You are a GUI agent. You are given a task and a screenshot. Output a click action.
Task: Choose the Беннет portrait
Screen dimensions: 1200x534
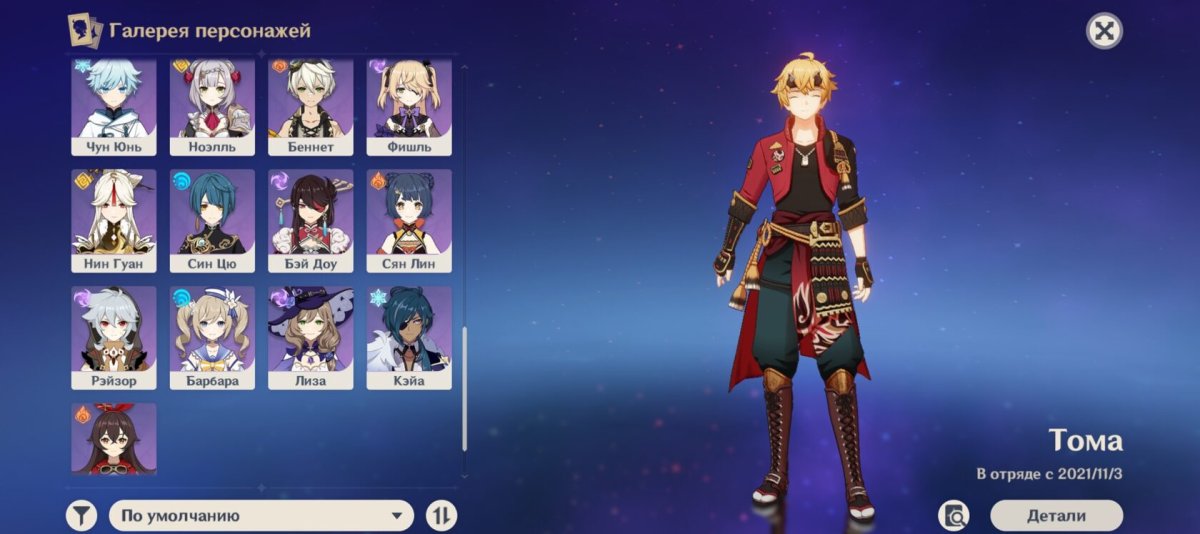coord(310,106)
